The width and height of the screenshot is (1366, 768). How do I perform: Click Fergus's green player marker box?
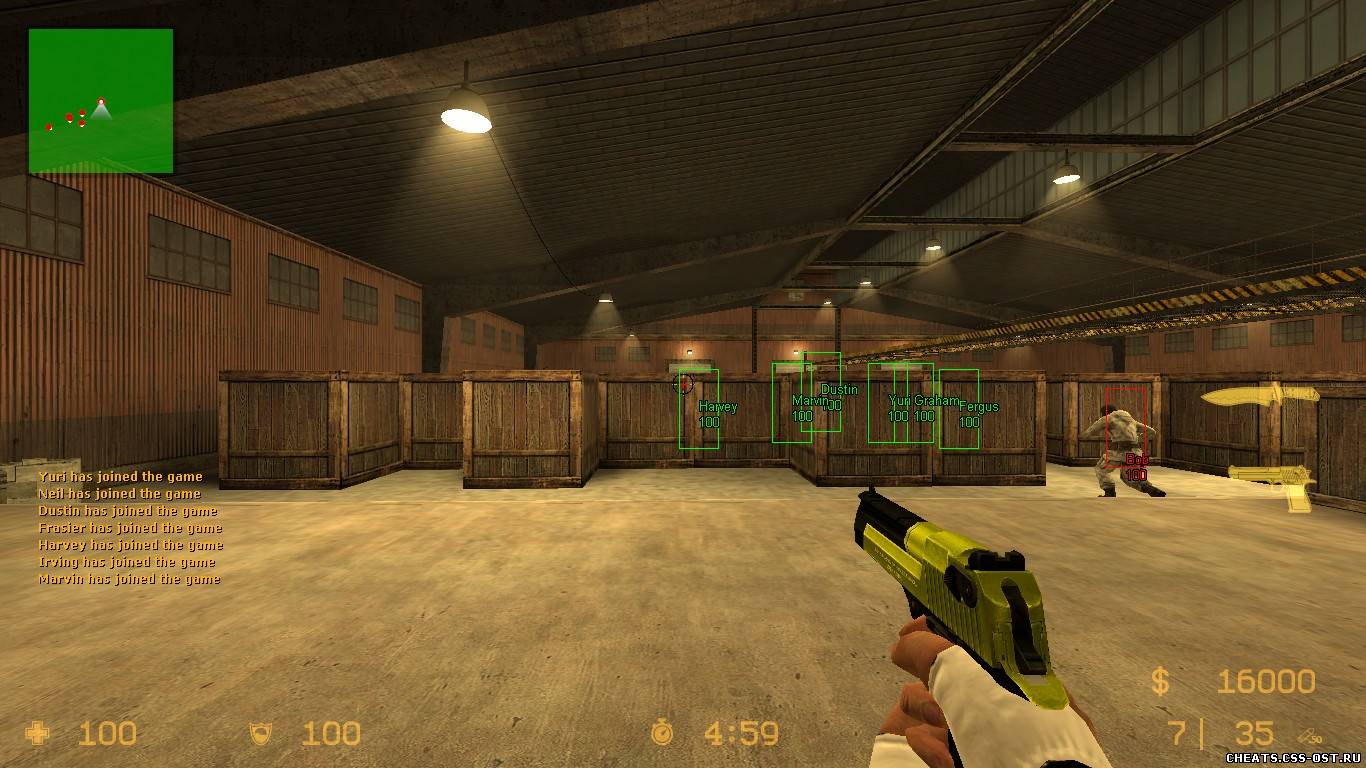[959, 409]
